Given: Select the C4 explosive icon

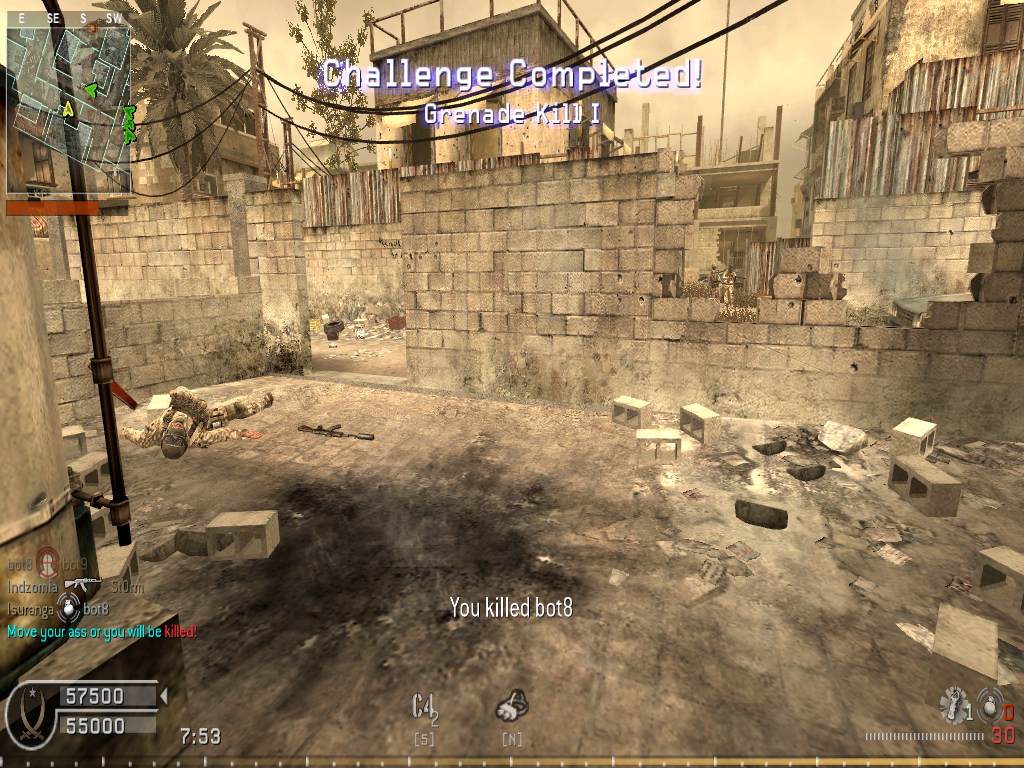Looking at the screenshot, I should click(424, 707).
